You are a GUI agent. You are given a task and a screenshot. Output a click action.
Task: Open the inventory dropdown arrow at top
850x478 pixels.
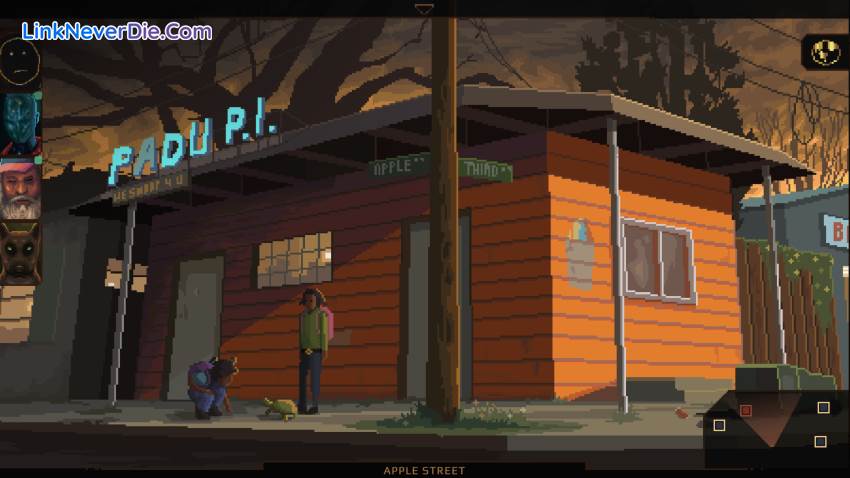coord(424,9)
